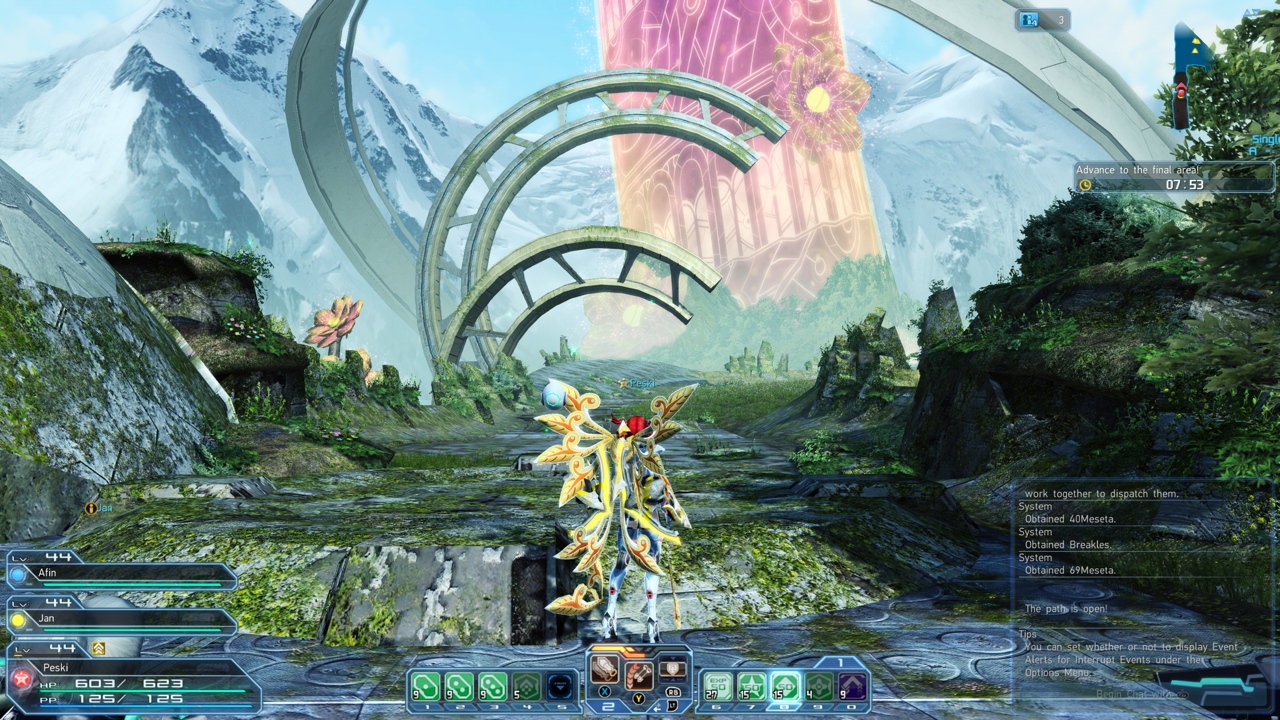This screenshot has height=720, width=1280.
Task: Use the healing item in hotbar slot 3
Action: click(x=492, y=687)
